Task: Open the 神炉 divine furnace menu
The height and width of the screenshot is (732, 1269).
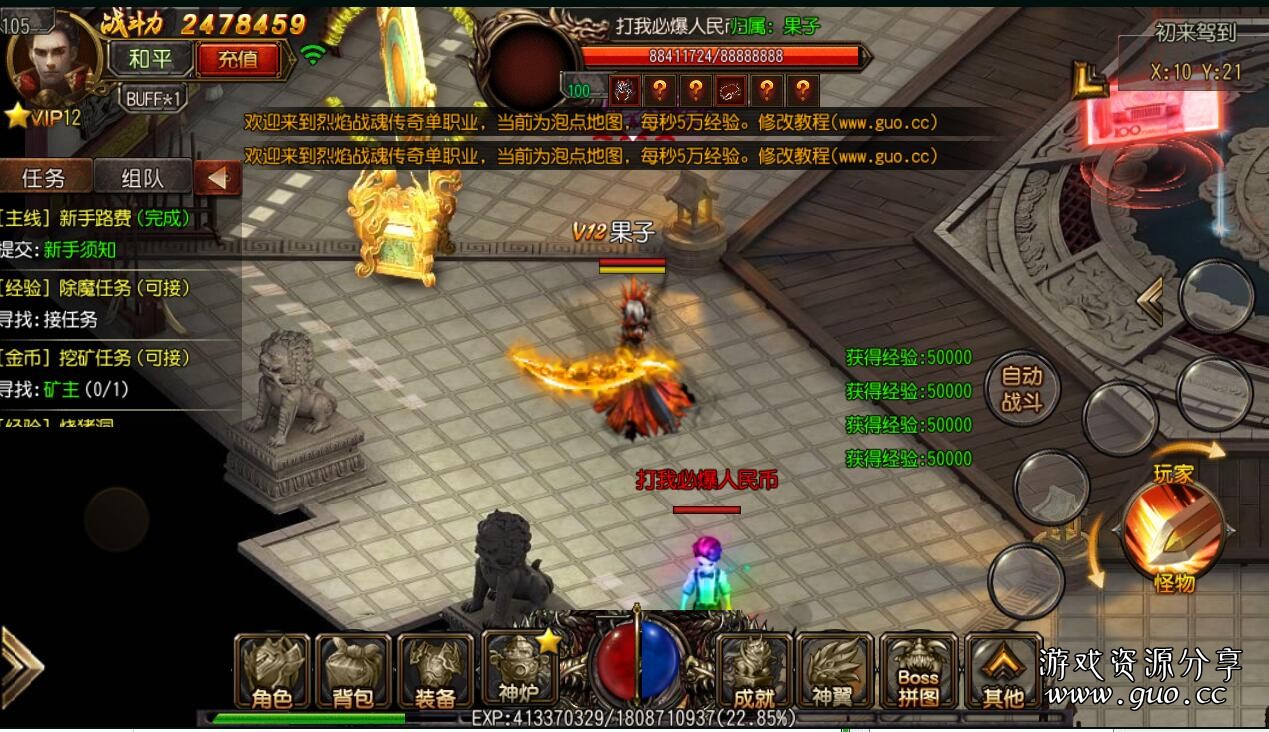Action: pyautogui.click(x=518, y=670)
